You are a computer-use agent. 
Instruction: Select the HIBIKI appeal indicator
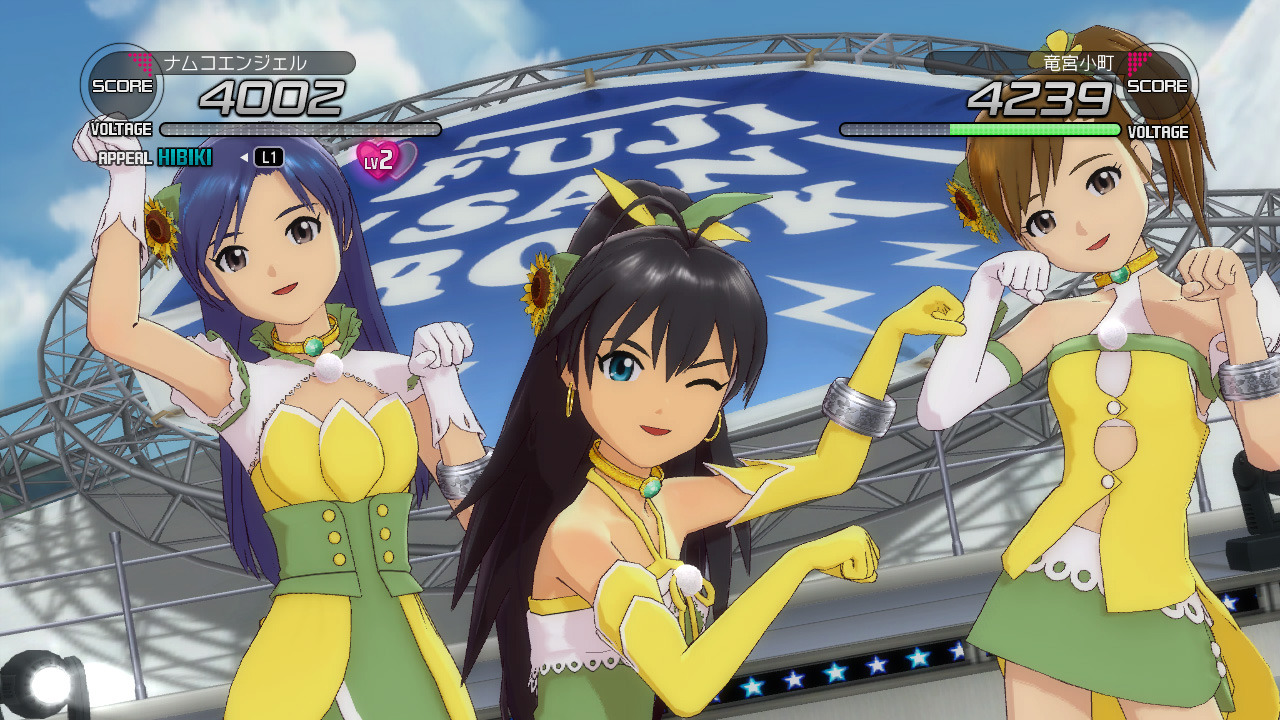(185, 157)
